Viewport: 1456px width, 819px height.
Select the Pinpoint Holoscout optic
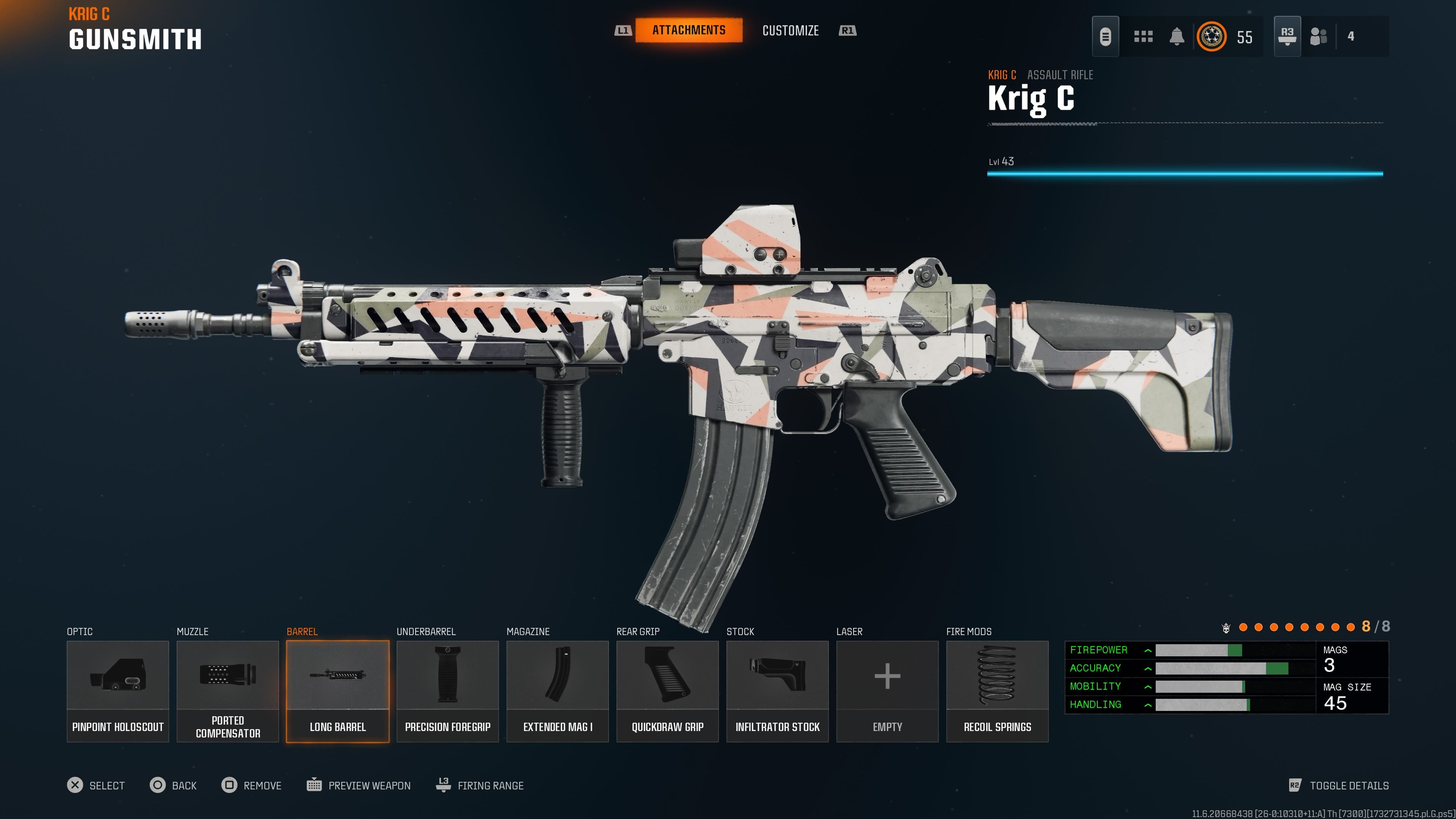click(117, 691)
